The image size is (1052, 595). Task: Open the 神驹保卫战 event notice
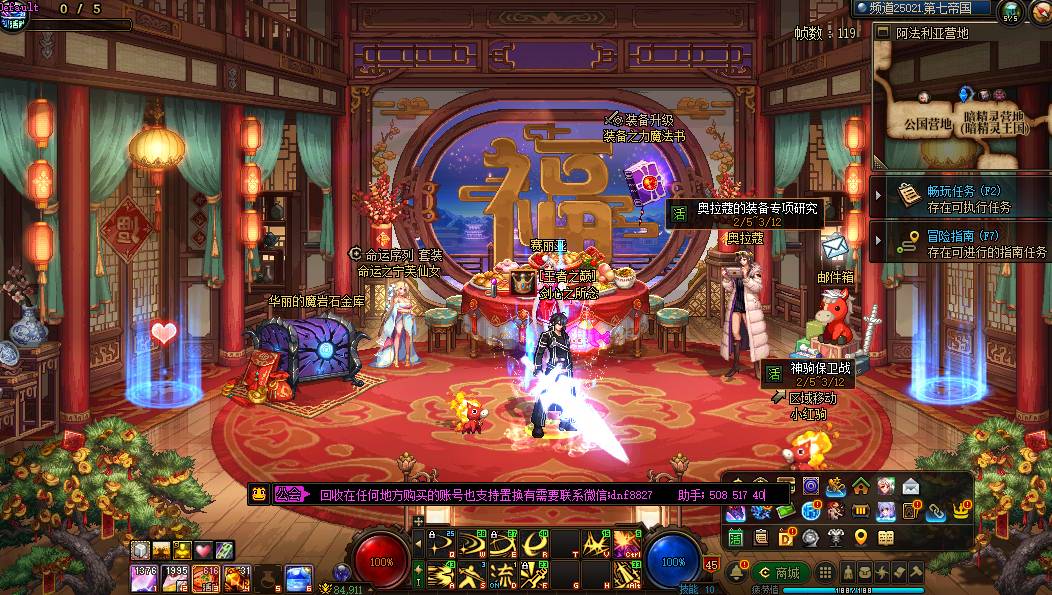810,375
